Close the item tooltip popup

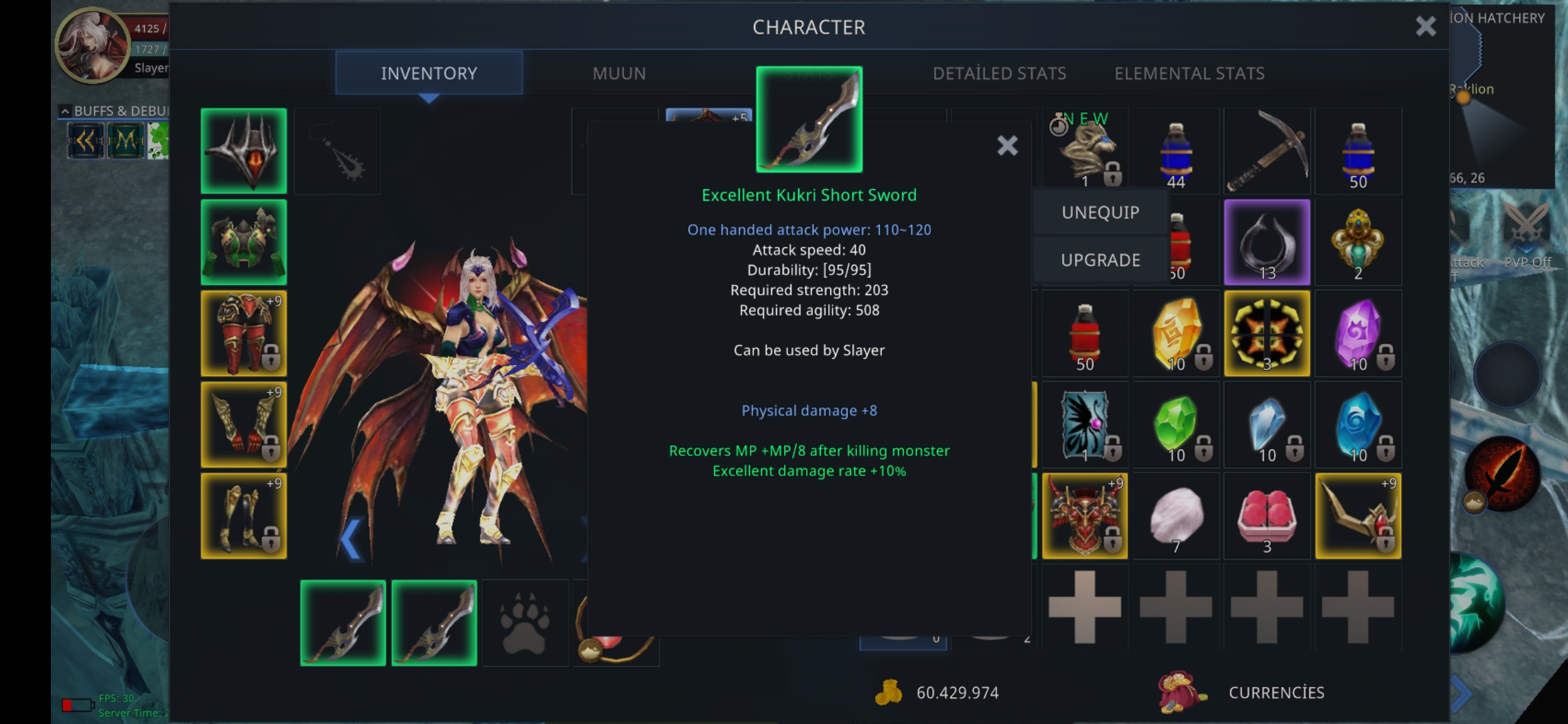(1007, 145)
